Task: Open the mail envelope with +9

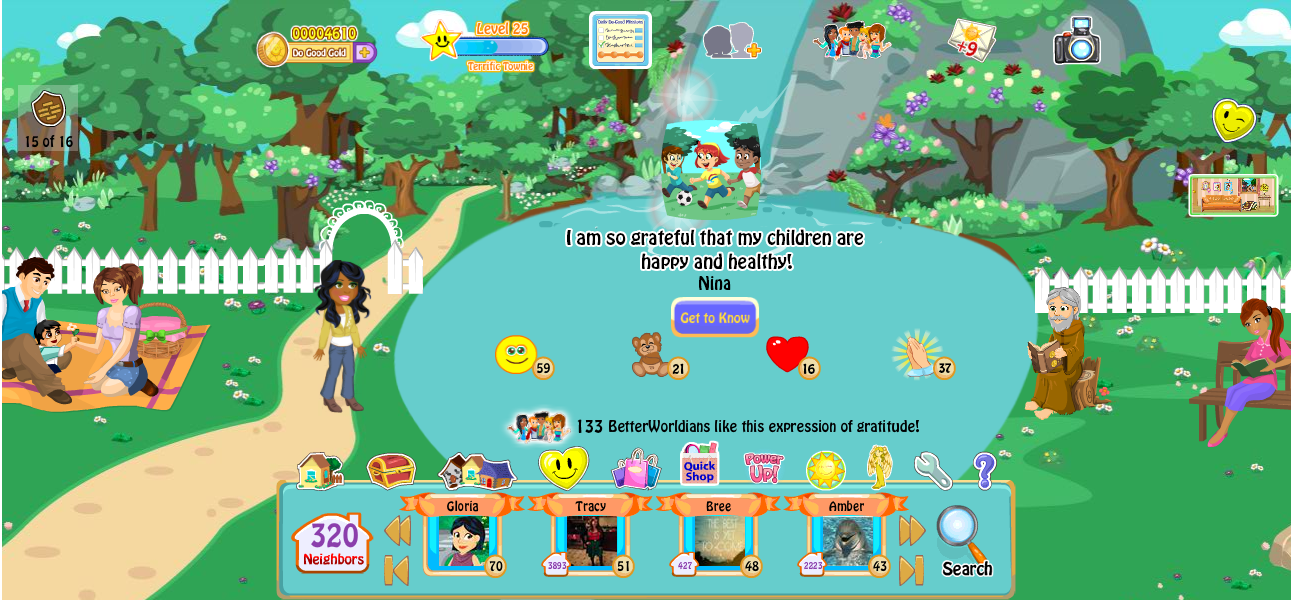Action: (970, 40)
